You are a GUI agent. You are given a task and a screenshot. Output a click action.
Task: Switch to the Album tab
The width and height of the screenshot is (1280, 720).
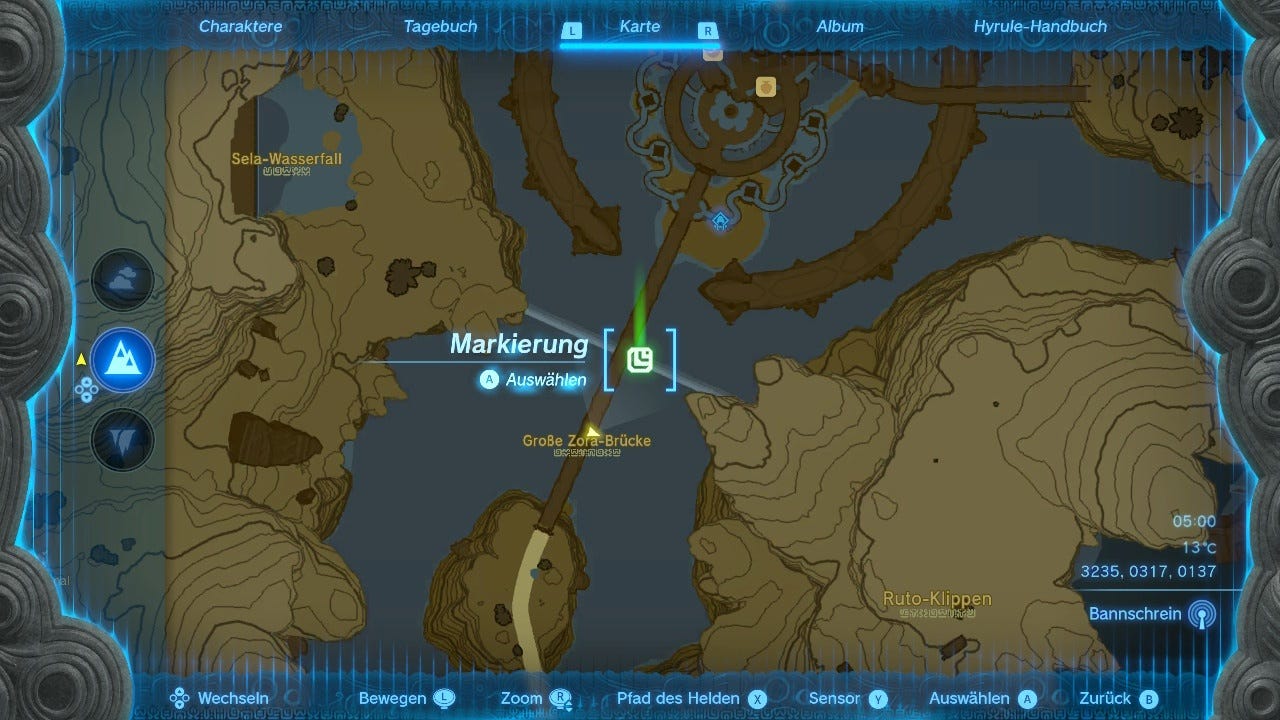coord(841,27)
